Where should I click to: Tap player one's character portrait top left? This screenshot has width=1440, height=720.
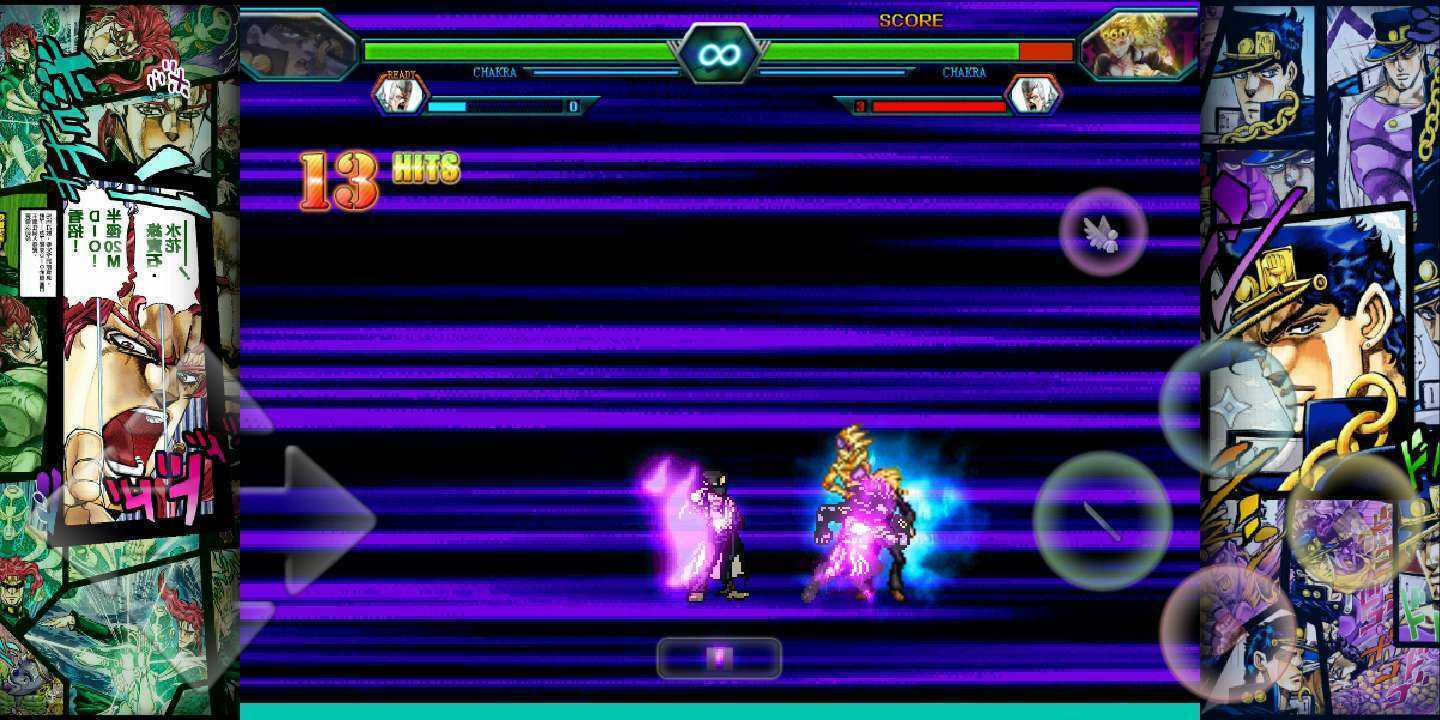[297, 45]
